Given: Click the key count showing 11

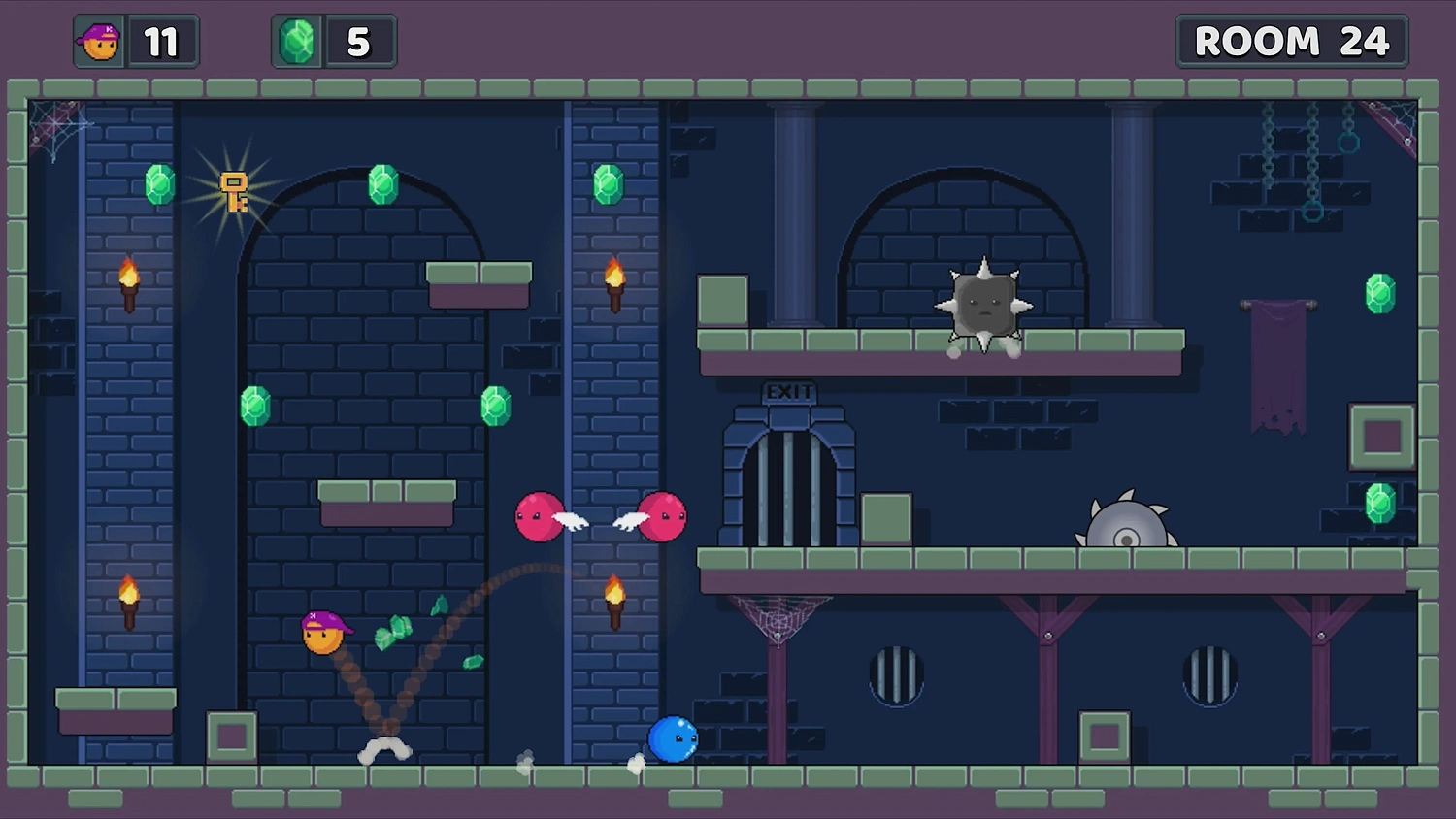Looking at the screenshot, I should (x=163, y=42).
